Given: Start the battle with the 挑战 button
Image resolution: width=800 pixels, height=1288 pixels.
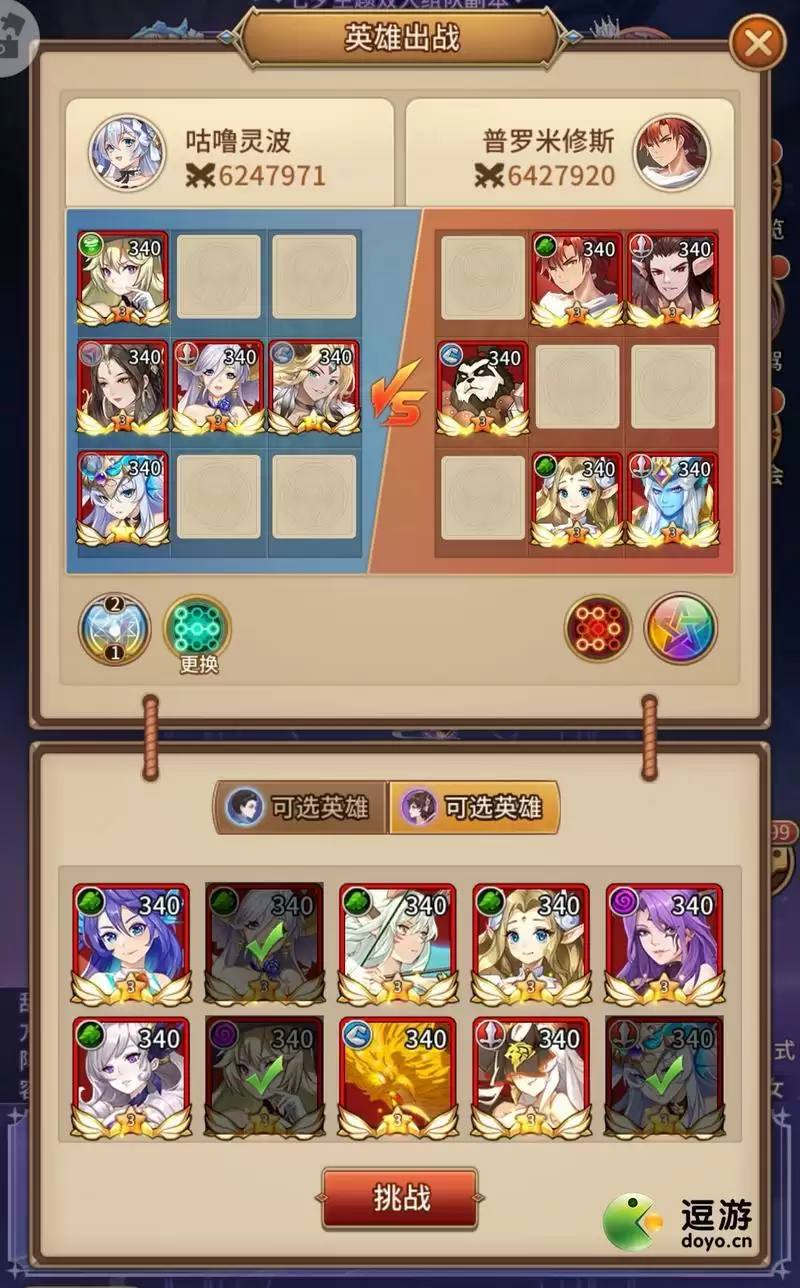Looking at the screenshot, I should pyautogui.click(x=399, y=1197).
